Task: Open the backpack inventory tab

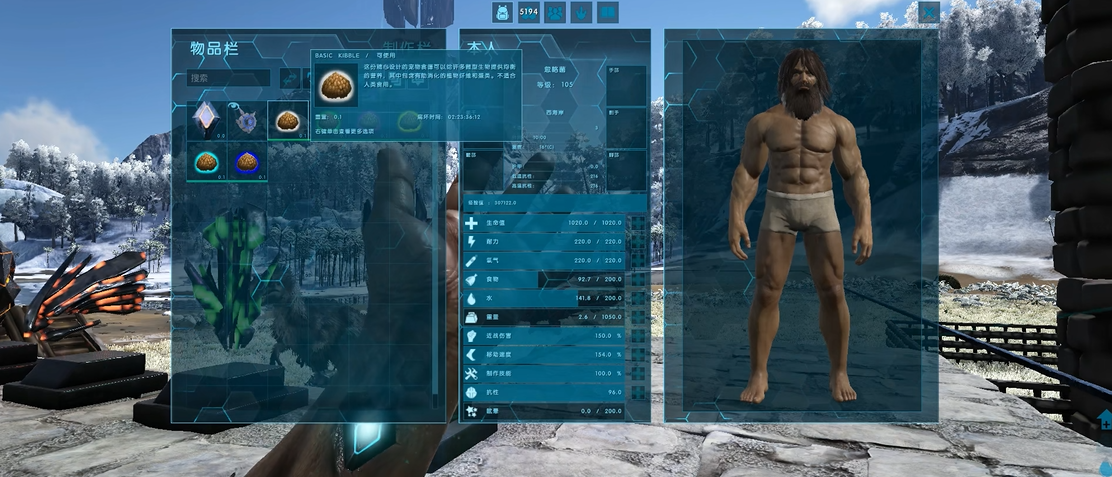Action: click(x=502, y=12)
